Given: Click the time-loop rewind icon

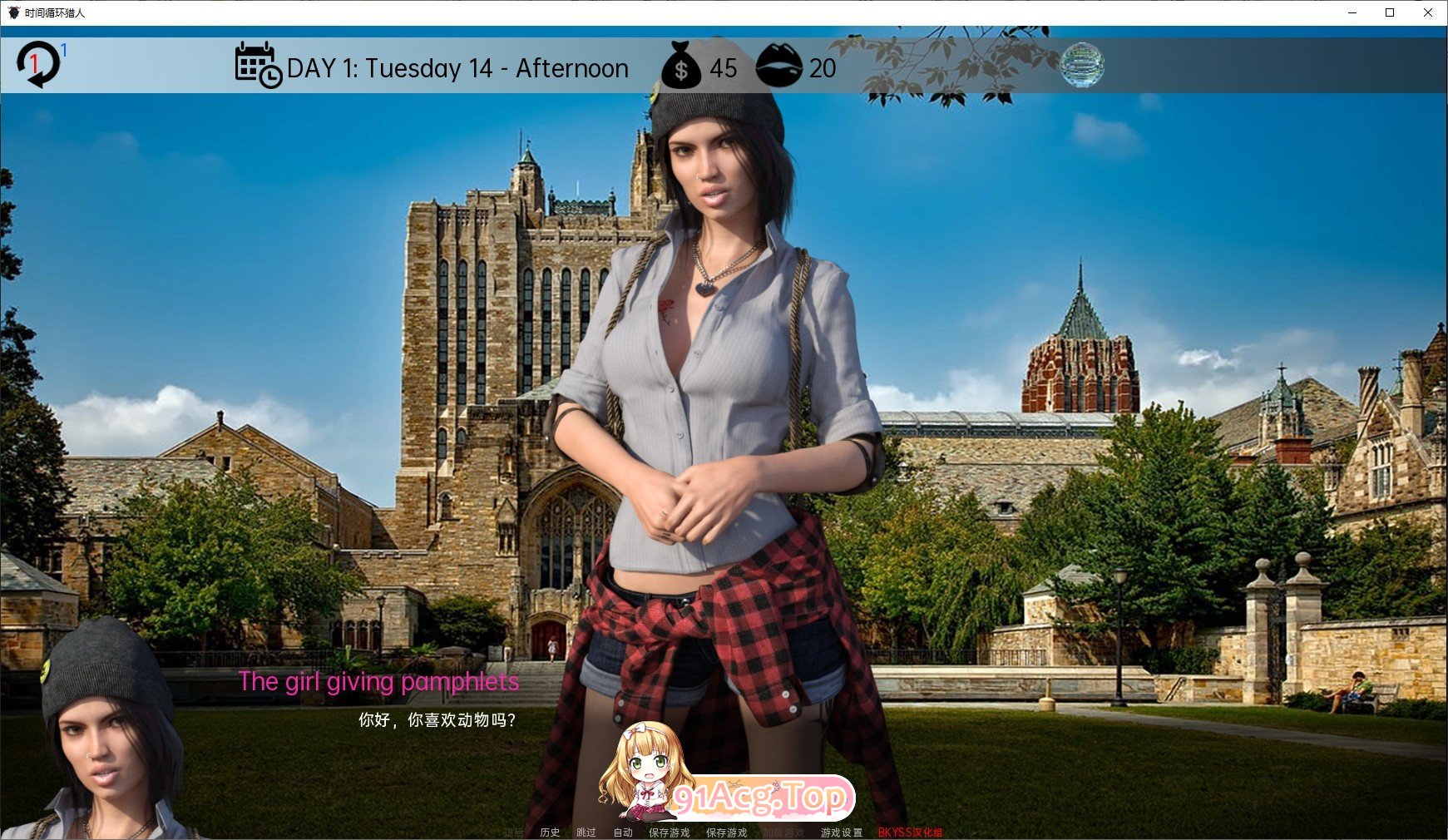Looking at the screenshot, I should click(37, 65).
